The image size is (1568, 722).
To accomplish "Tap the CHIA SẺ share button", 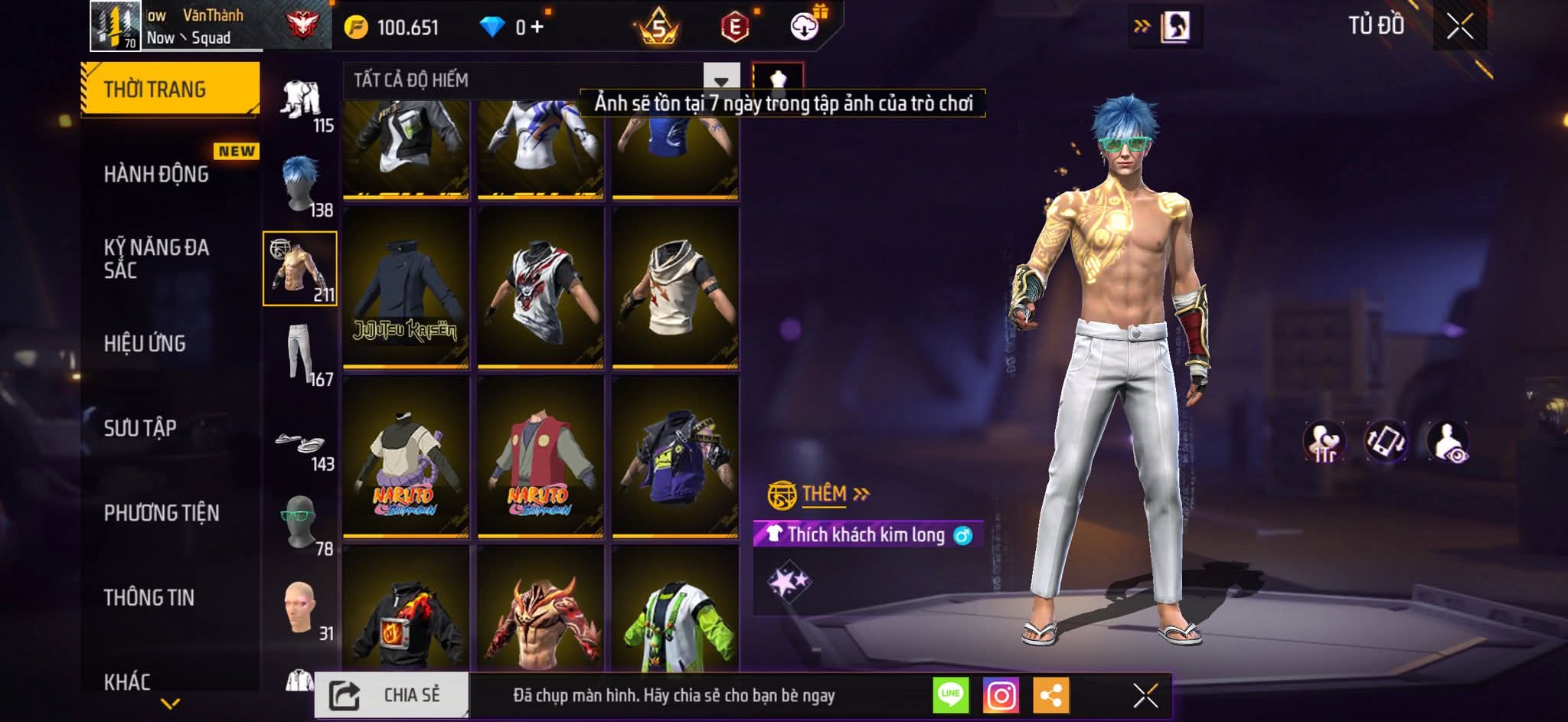I will click(391, 695).
